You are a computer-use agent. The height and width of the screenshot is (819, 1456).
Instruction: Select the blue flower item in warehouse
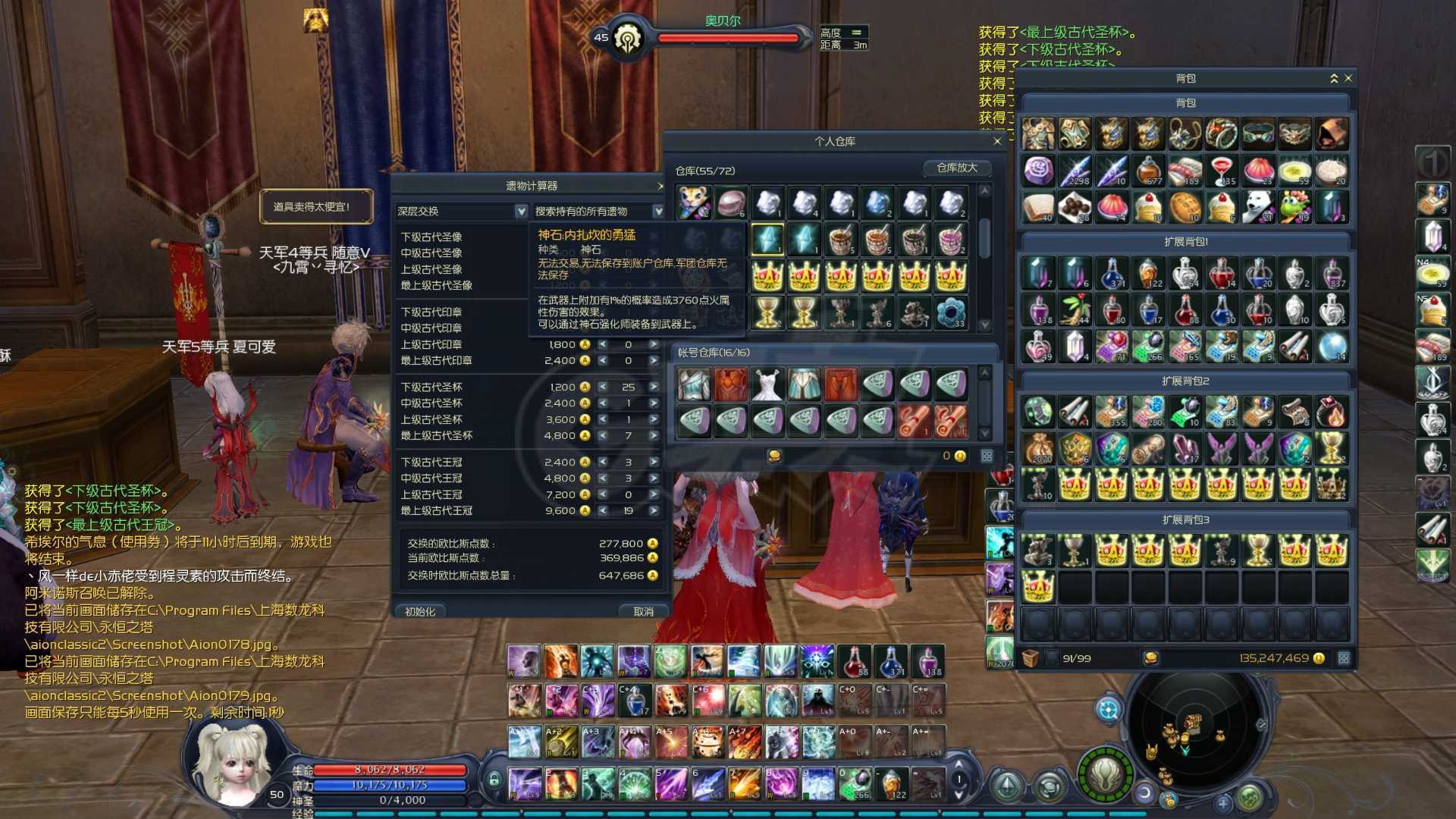point(950,312)
